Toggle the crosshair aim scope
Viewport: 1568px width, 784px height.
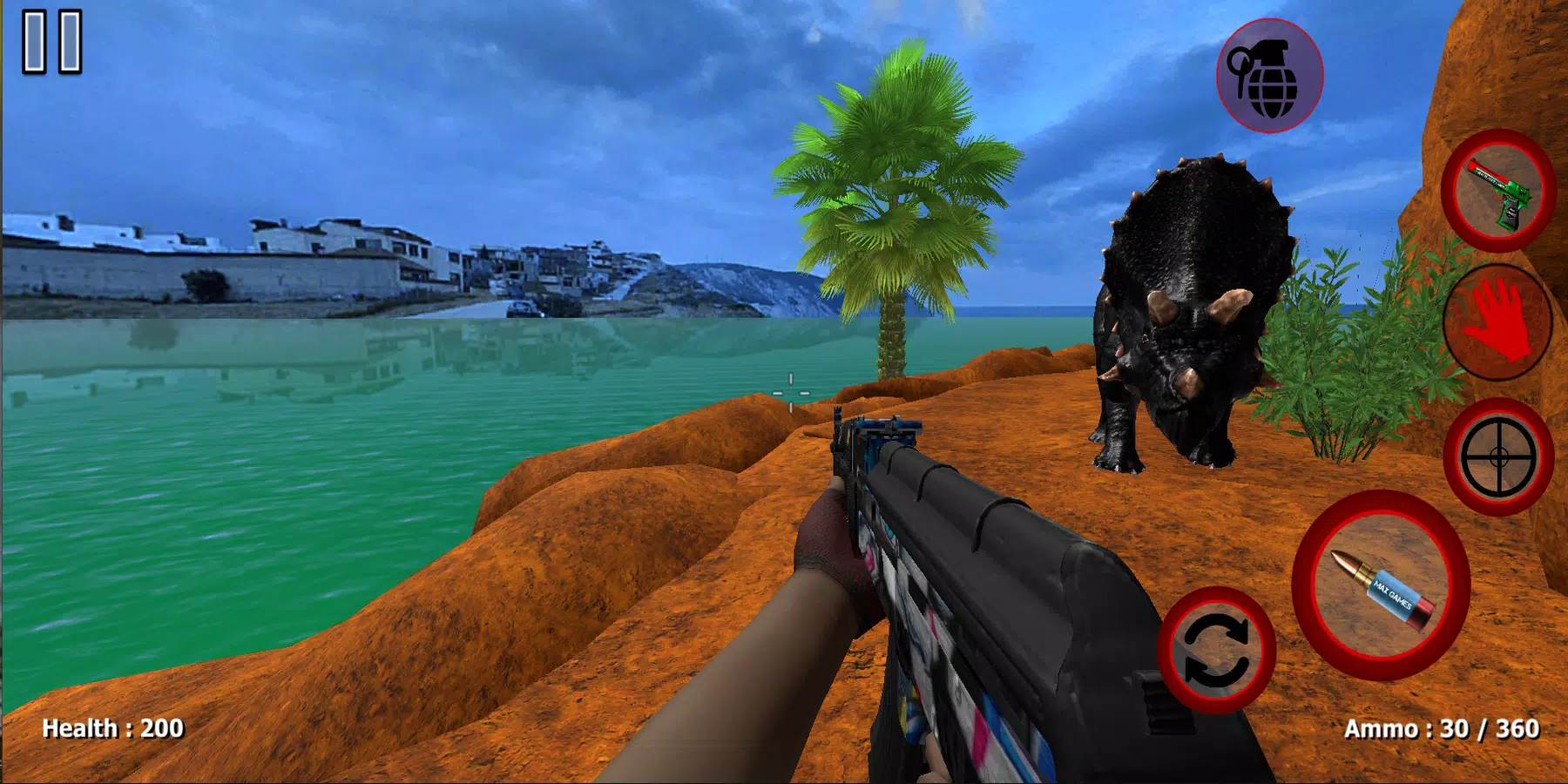pos(1498,456)
